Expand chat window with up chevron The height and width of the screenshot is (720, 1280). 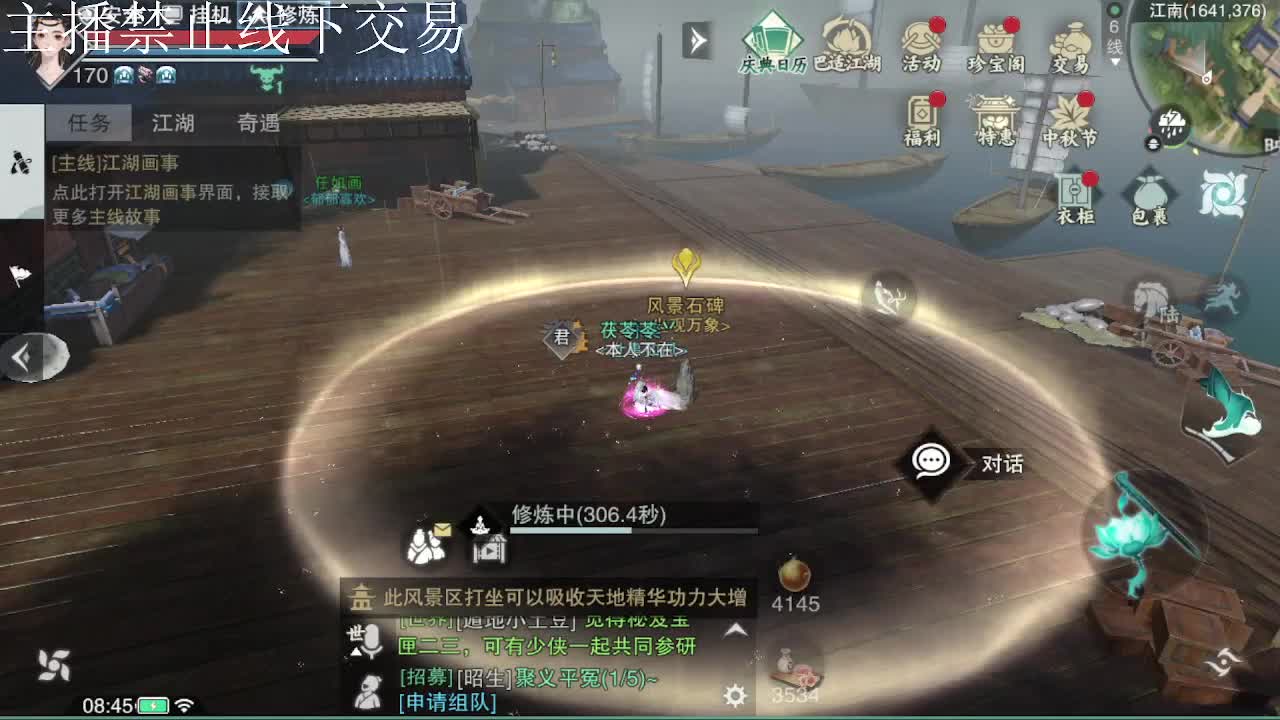[735, 630]
